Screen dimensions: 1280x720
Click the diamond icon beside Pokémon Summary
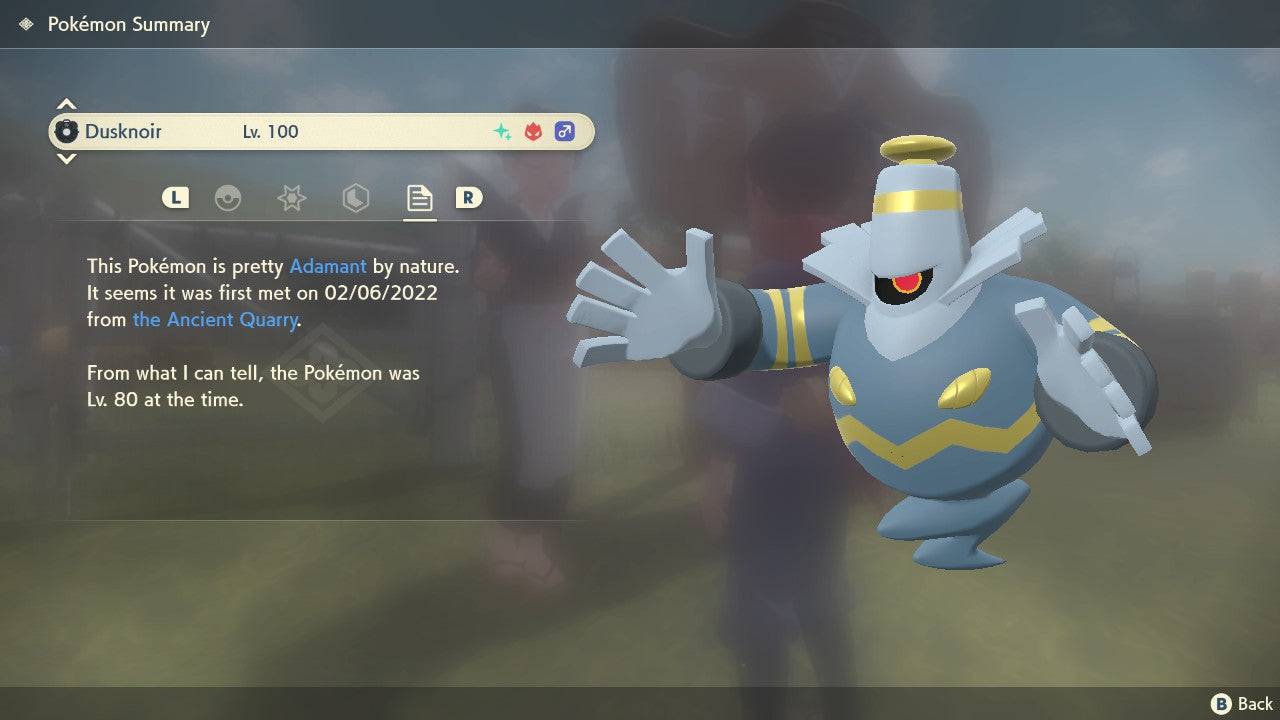[x=24, y=23]
